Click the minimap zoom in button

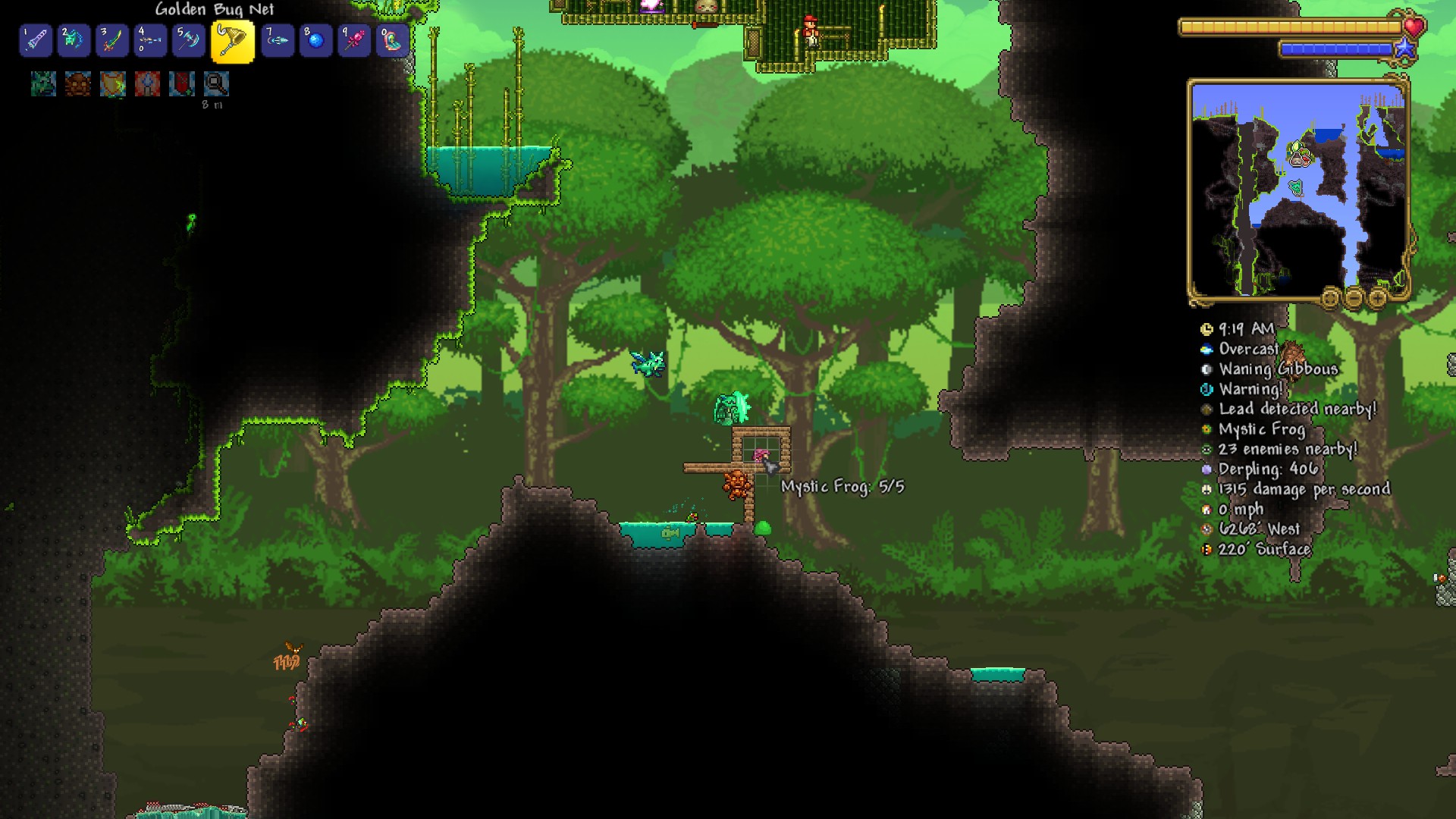(x=1377, y=299)
